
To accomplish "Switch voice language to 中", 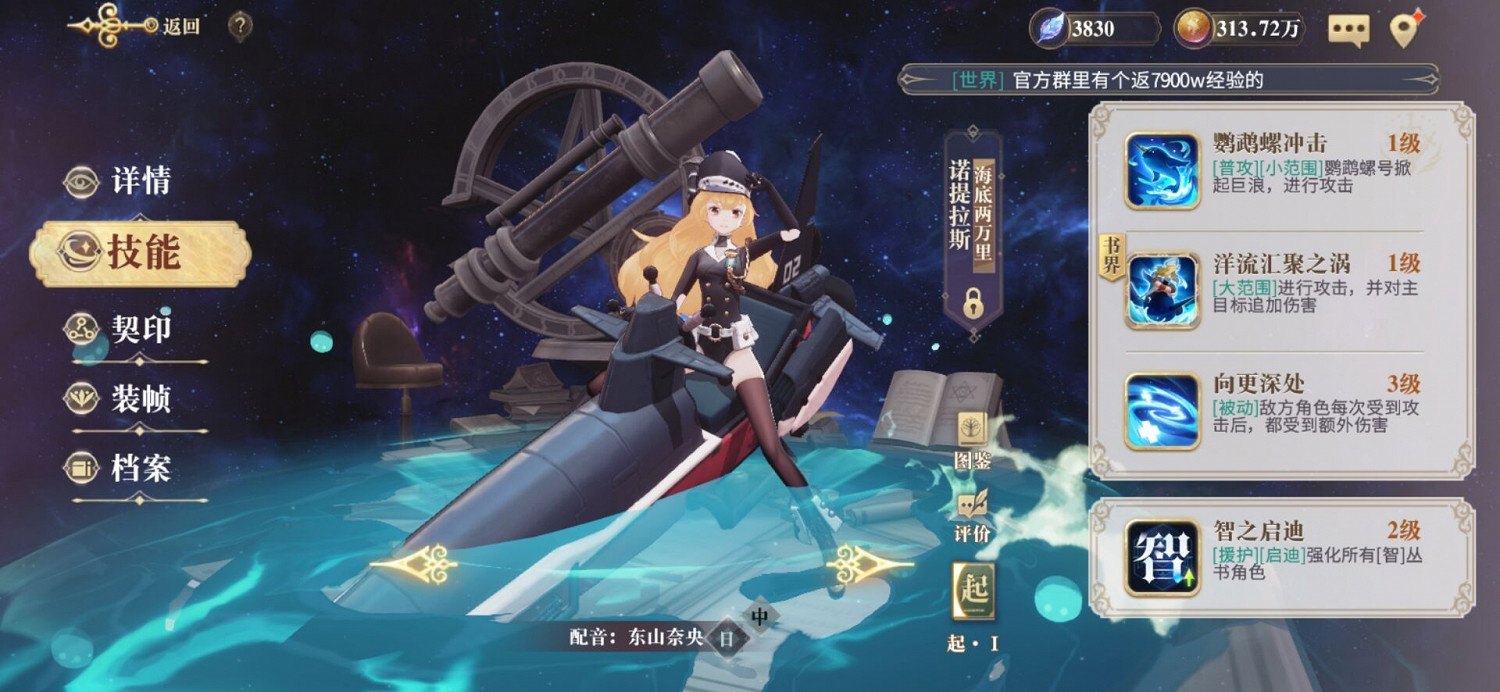I will pyautogui.click(x=760, y=616).
